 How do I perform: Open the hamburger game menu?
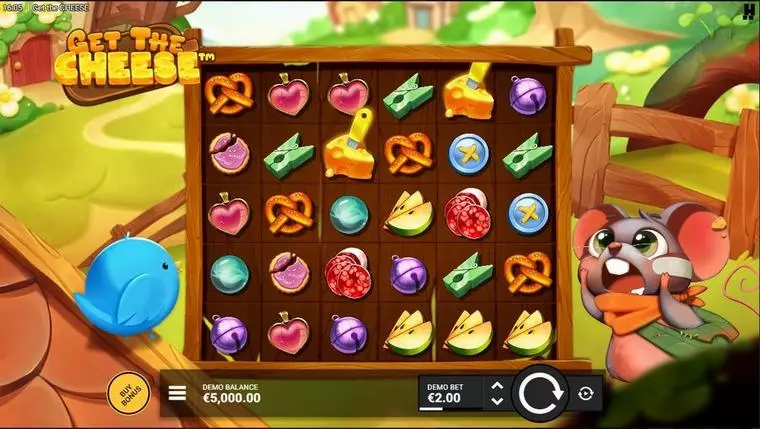[x=177, y=393]
